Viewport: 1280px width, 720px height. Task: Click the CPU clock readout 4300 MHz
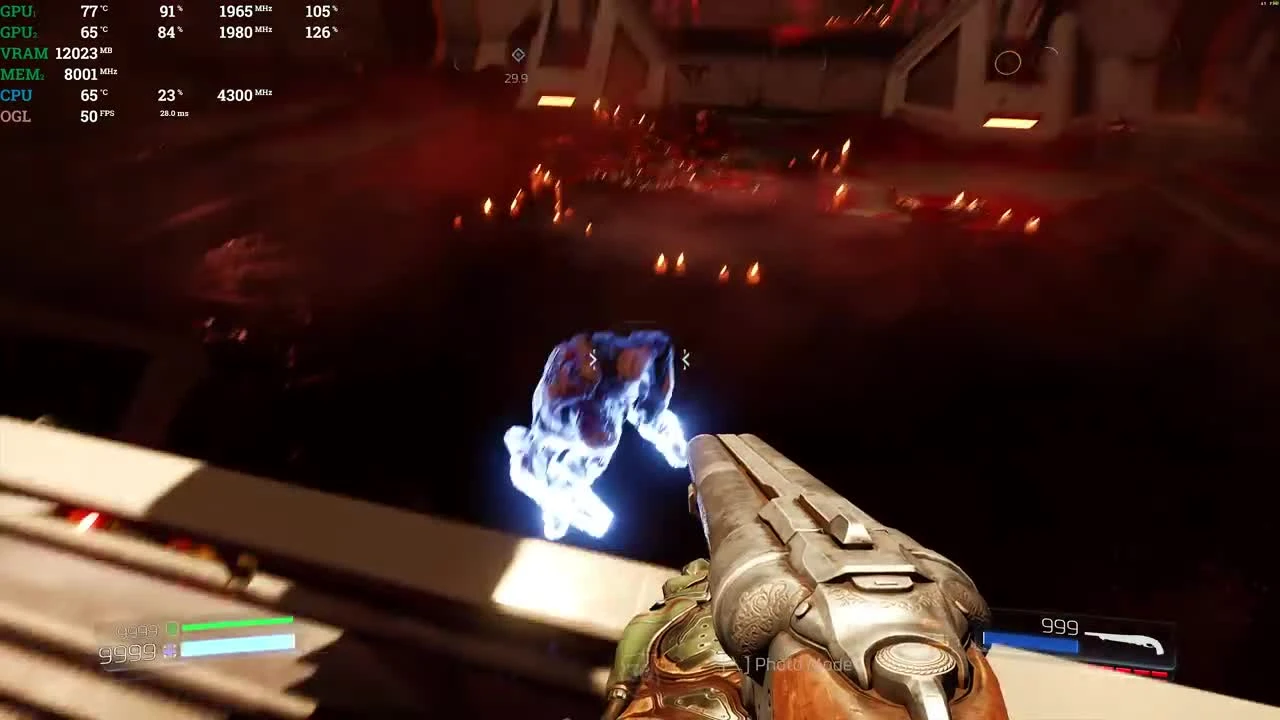click(238, 95)
